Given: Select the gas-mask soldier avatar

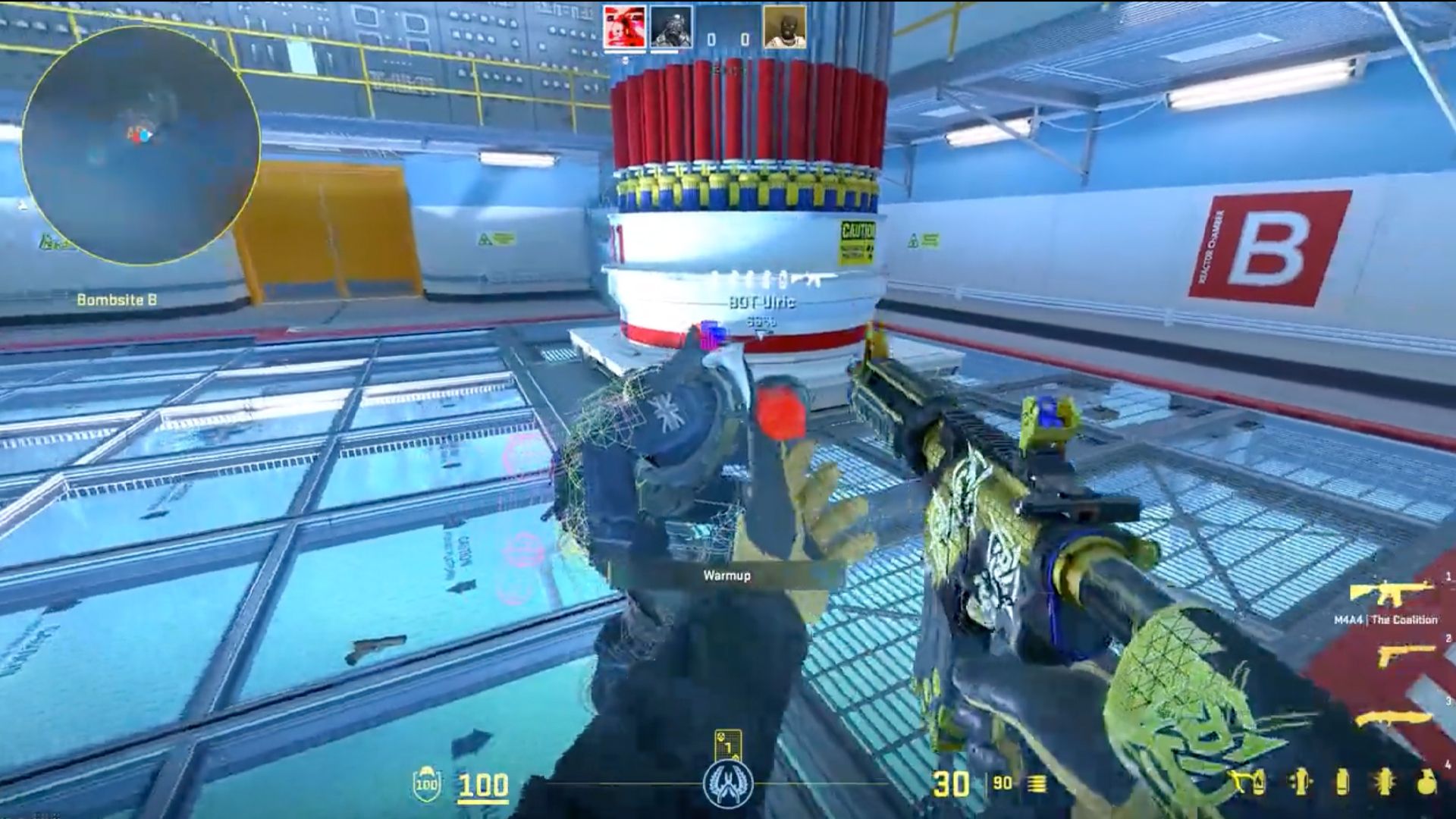Looking at the screenshot, I should click(671, 28).
